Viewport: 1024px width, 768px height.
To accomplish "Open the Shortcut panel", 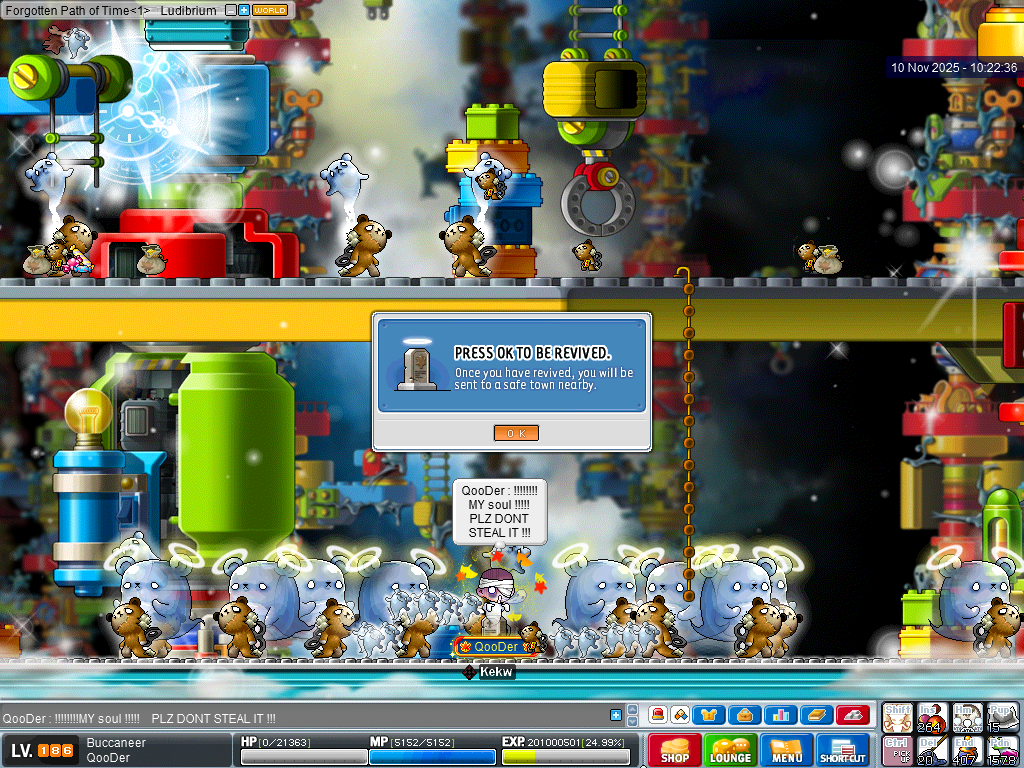I will click(x=843, y=750).
